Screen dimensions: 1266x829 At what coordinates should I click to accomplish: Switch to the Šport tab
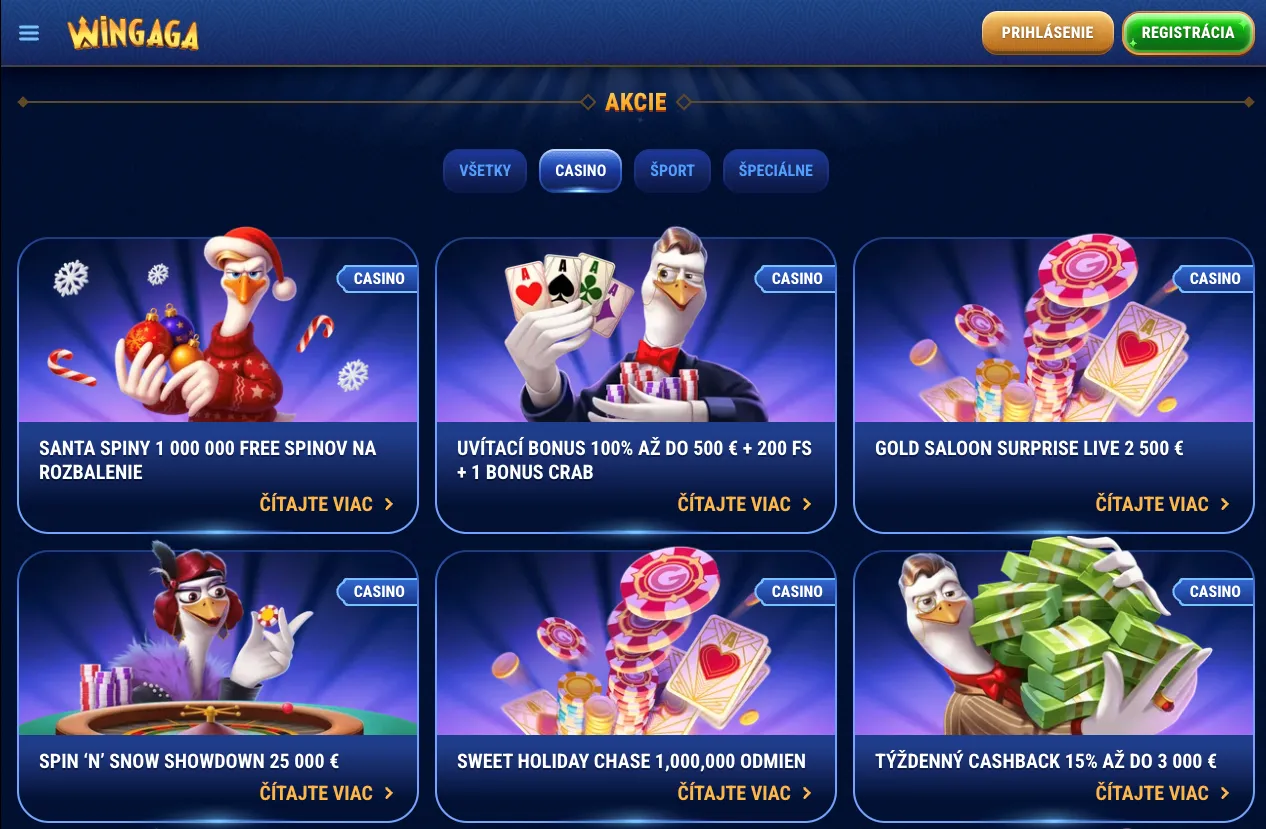(672, 170)
